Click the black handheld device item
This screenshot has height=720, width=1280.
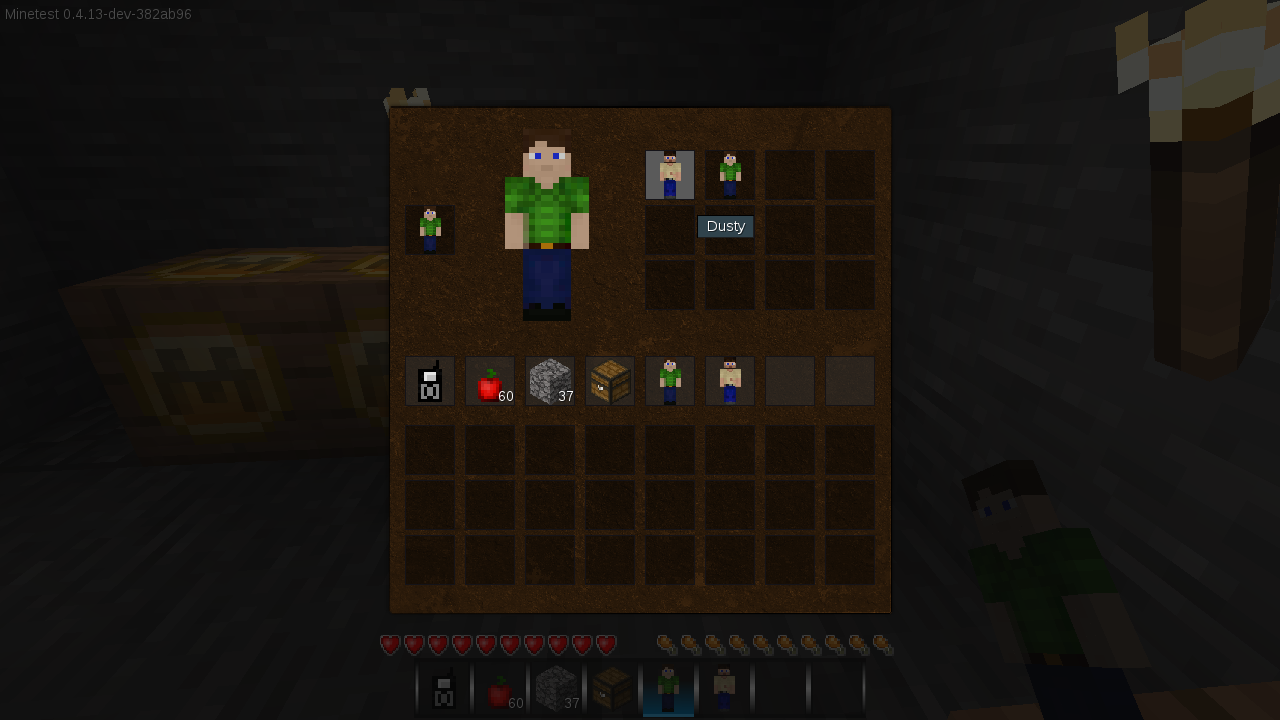point(430,380)
